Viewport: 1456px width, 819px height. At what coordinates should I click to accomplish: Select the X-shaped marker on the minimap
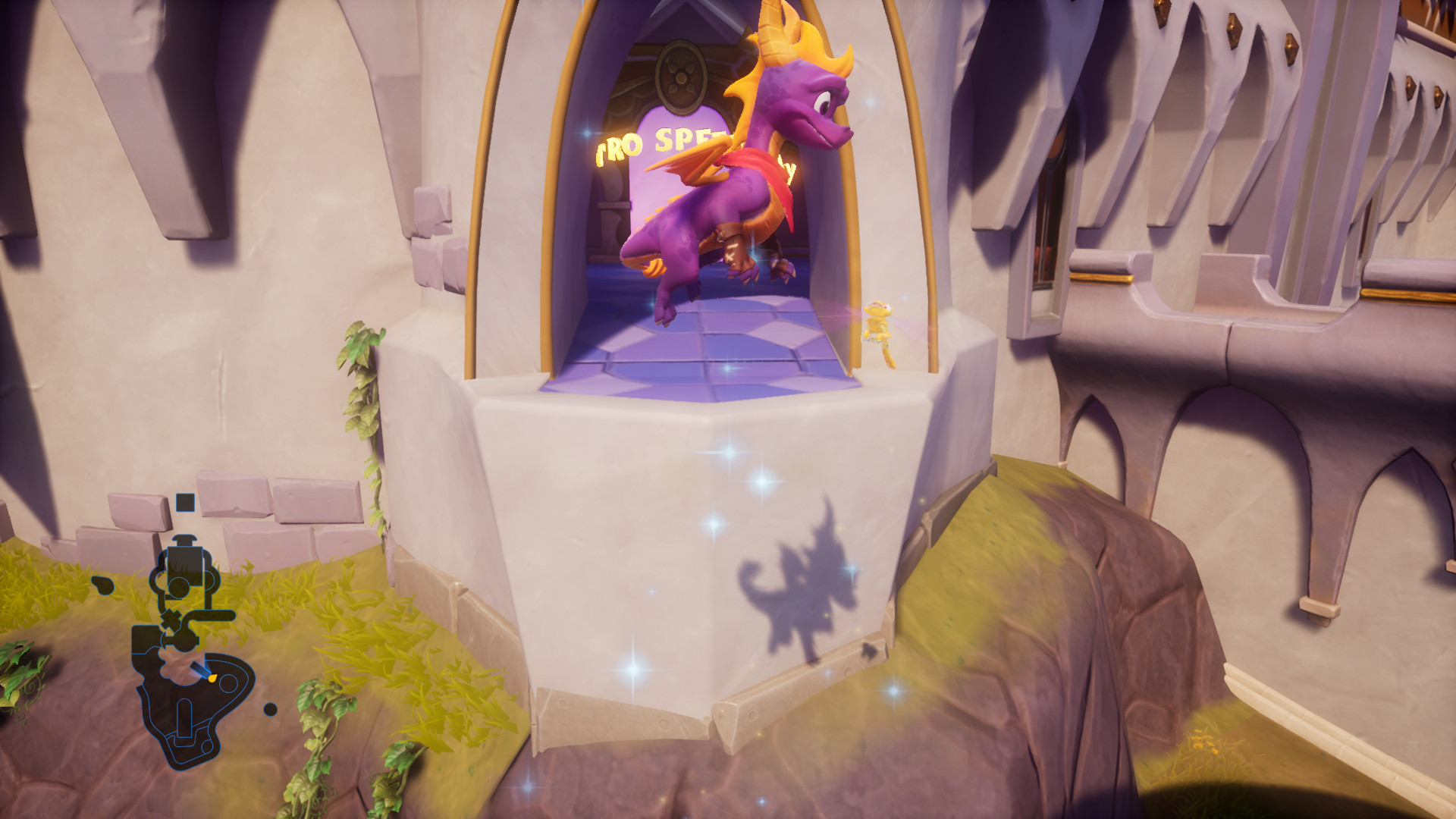[x=171, y=617]
